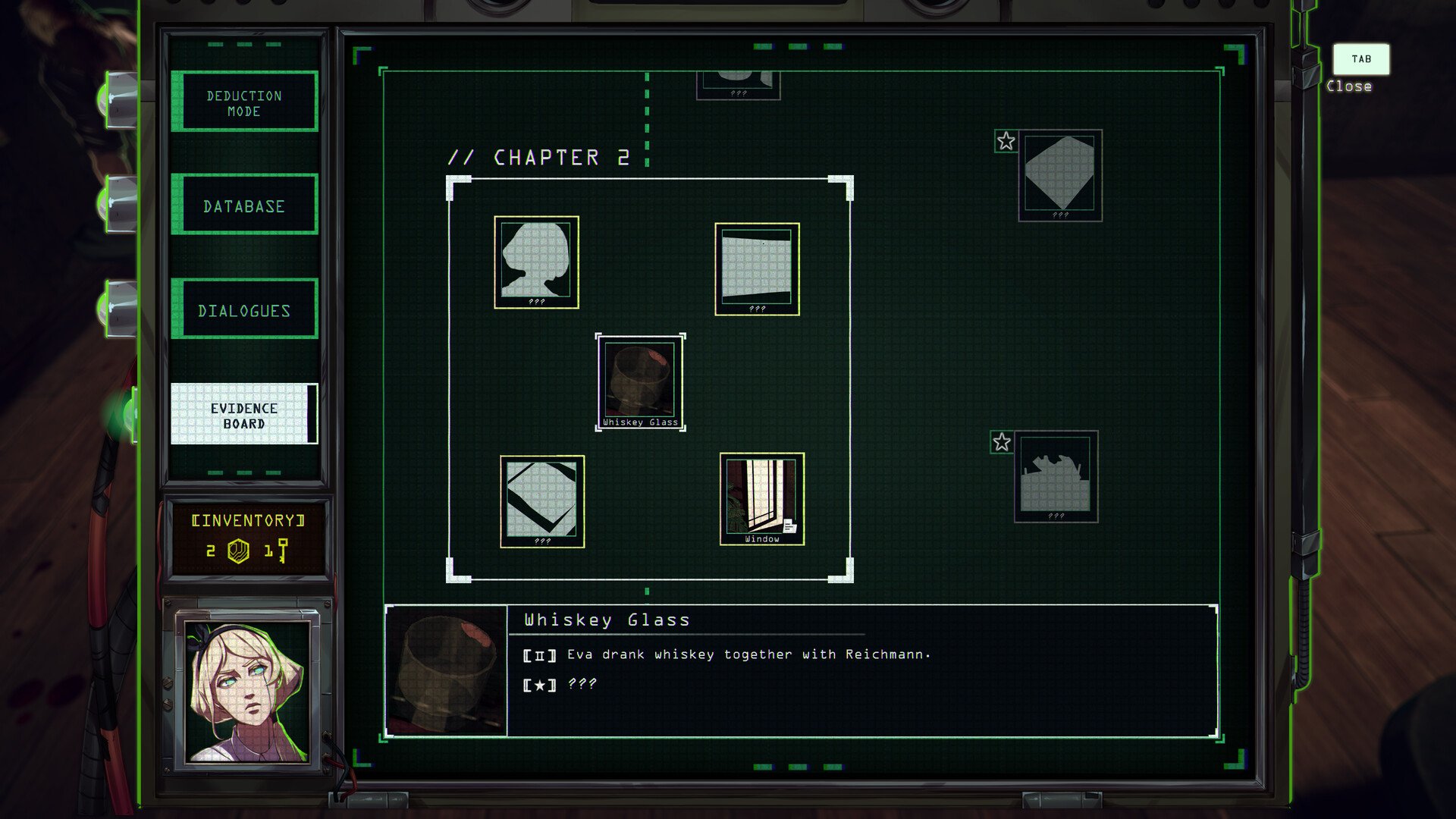Open Deduction Mode
The height and width of the screenshot is (819, 1456).
pyautogui.click(x=244, y=102)
